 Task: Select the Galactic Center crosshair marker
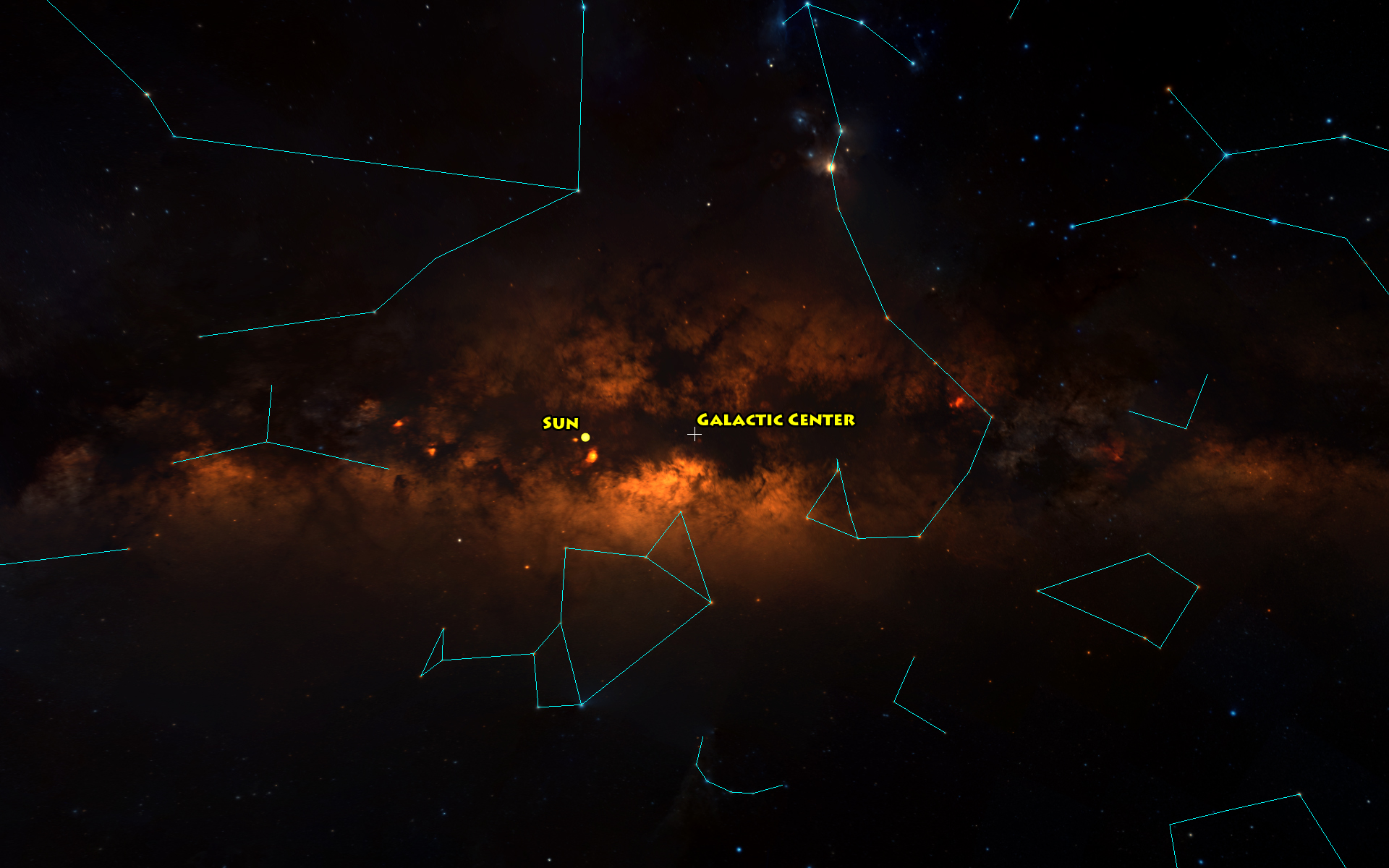pyautogui.click(x=694, y=434)
